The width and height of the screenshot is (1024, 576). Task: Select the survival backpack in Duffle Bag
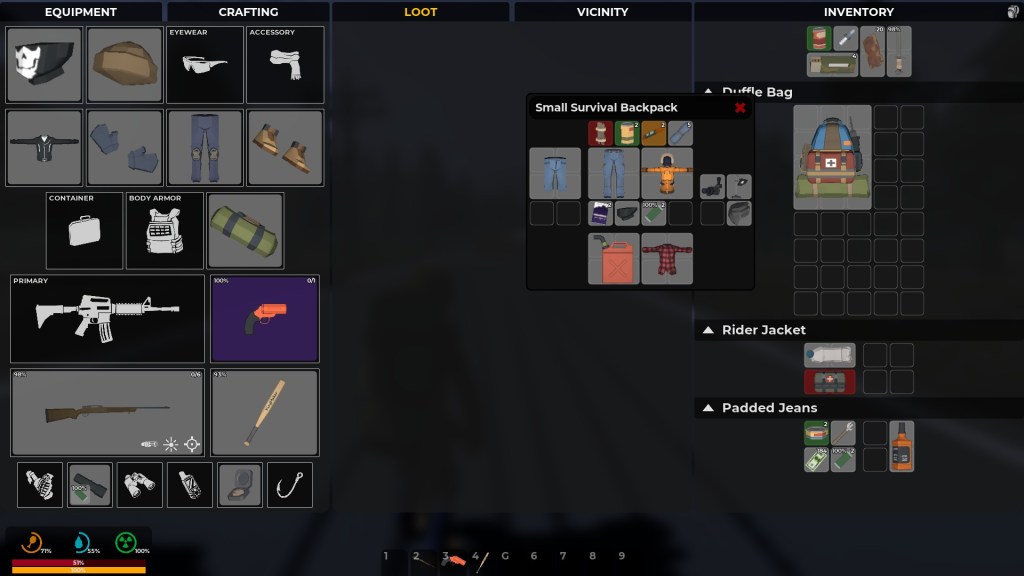(x=832, y=157)
